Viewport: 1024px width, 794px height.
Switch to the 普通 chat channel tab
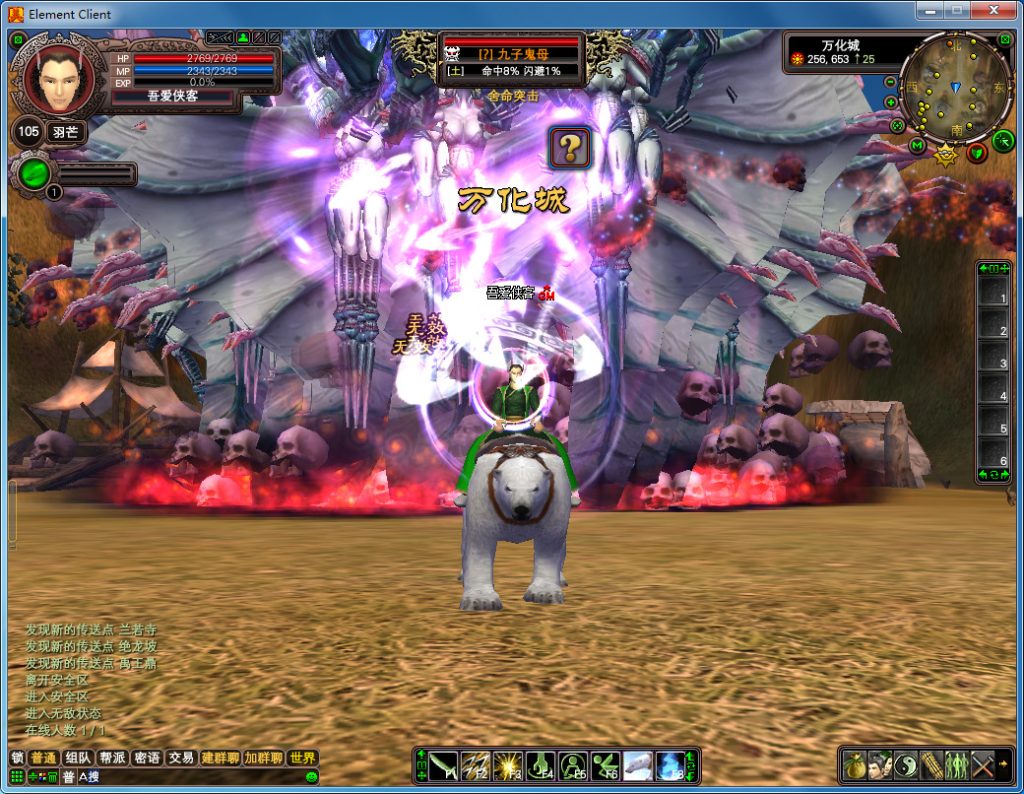[43, 758]
